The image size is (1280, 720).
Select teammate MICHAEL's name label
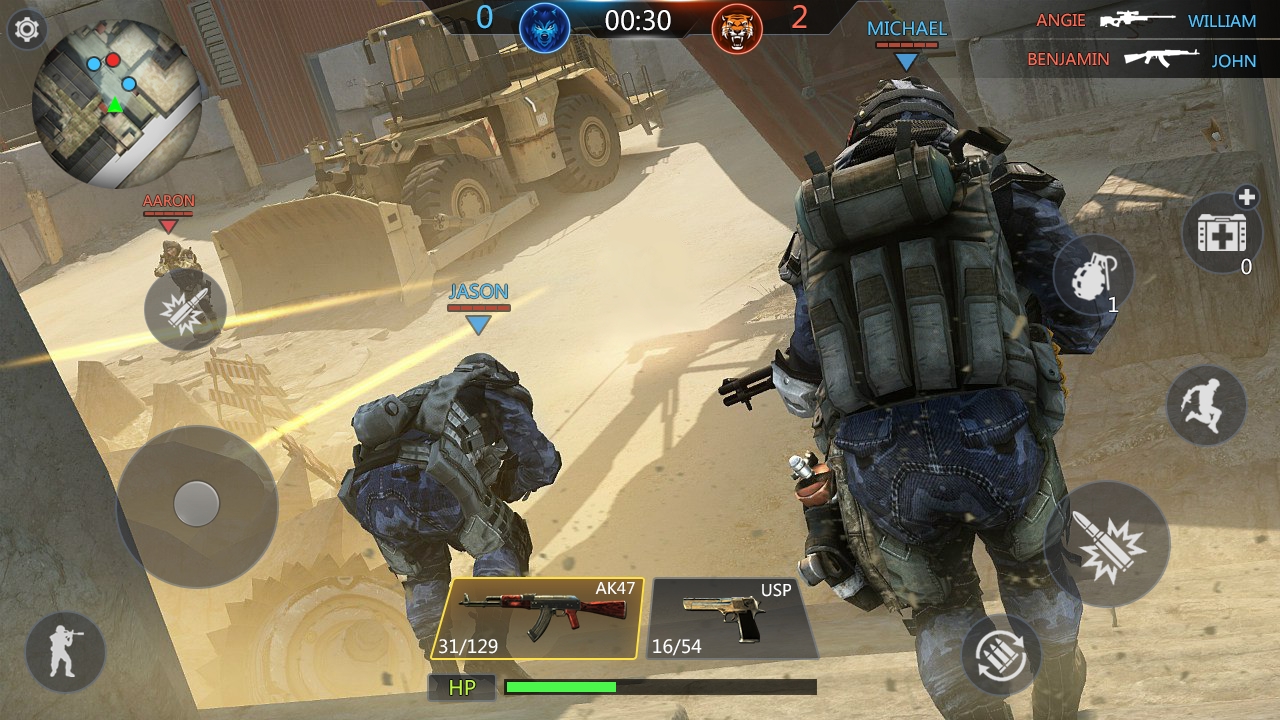(907, 27)
